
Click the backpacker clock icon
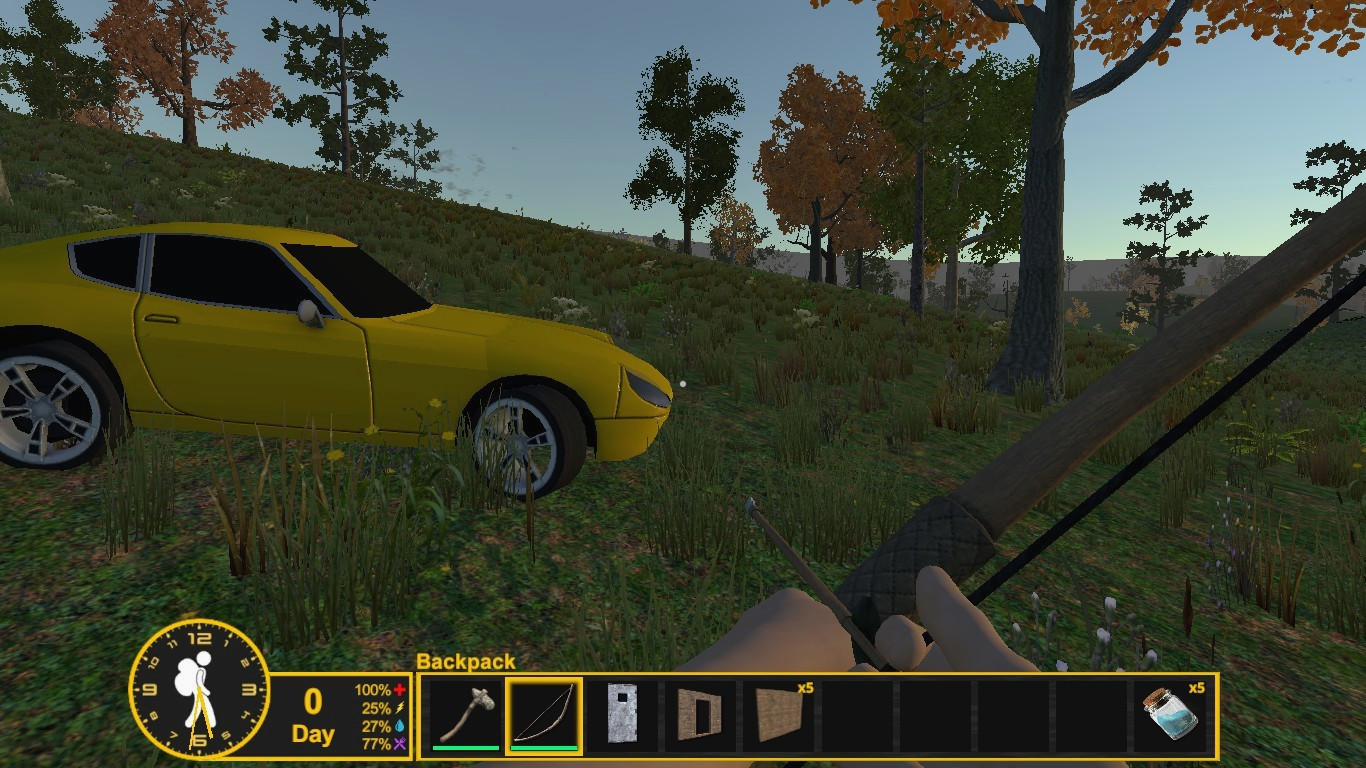tap(199, 688)
